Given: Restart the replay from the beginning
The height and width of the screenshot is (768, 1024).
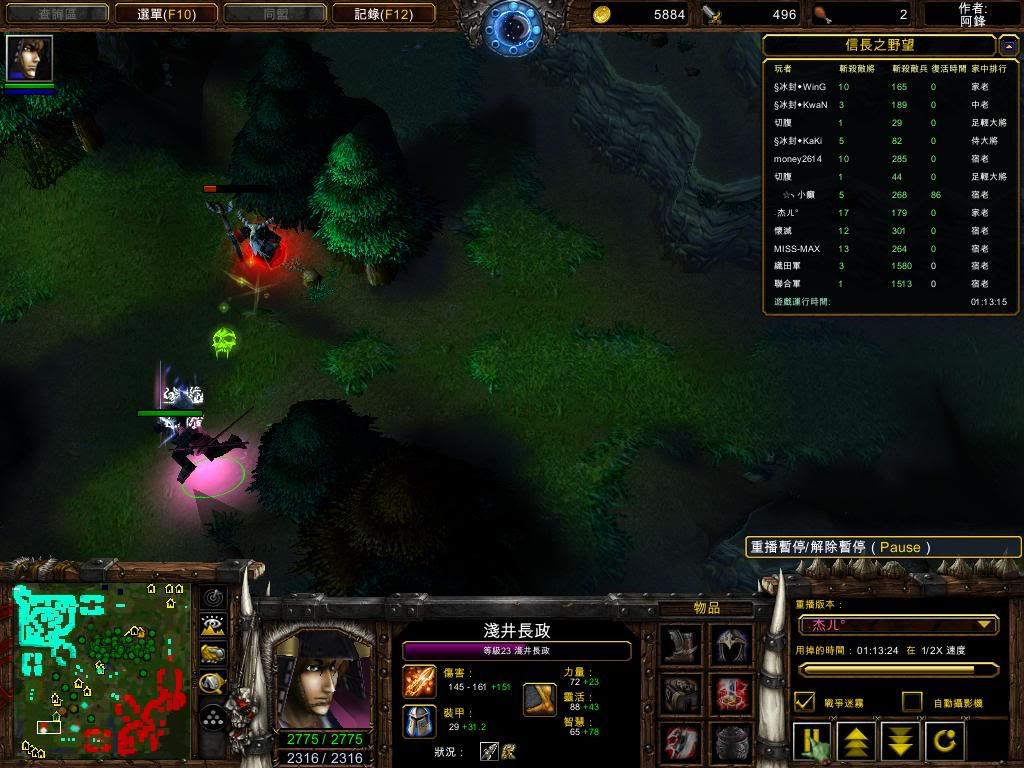Looking at the screenshot, I should 943,742.
